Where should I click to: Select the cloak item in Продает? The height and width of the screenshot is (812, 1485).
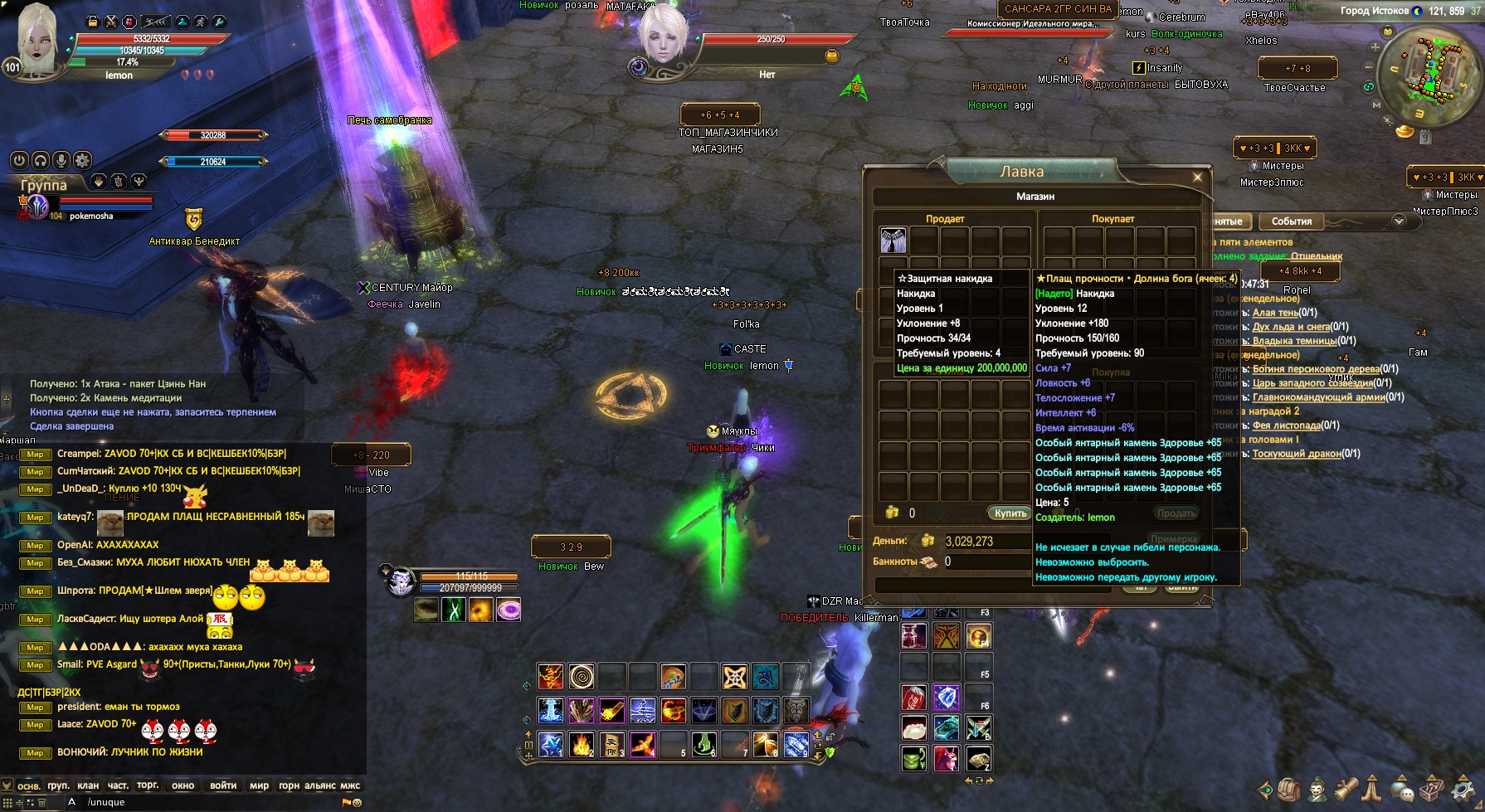[893, 241]
